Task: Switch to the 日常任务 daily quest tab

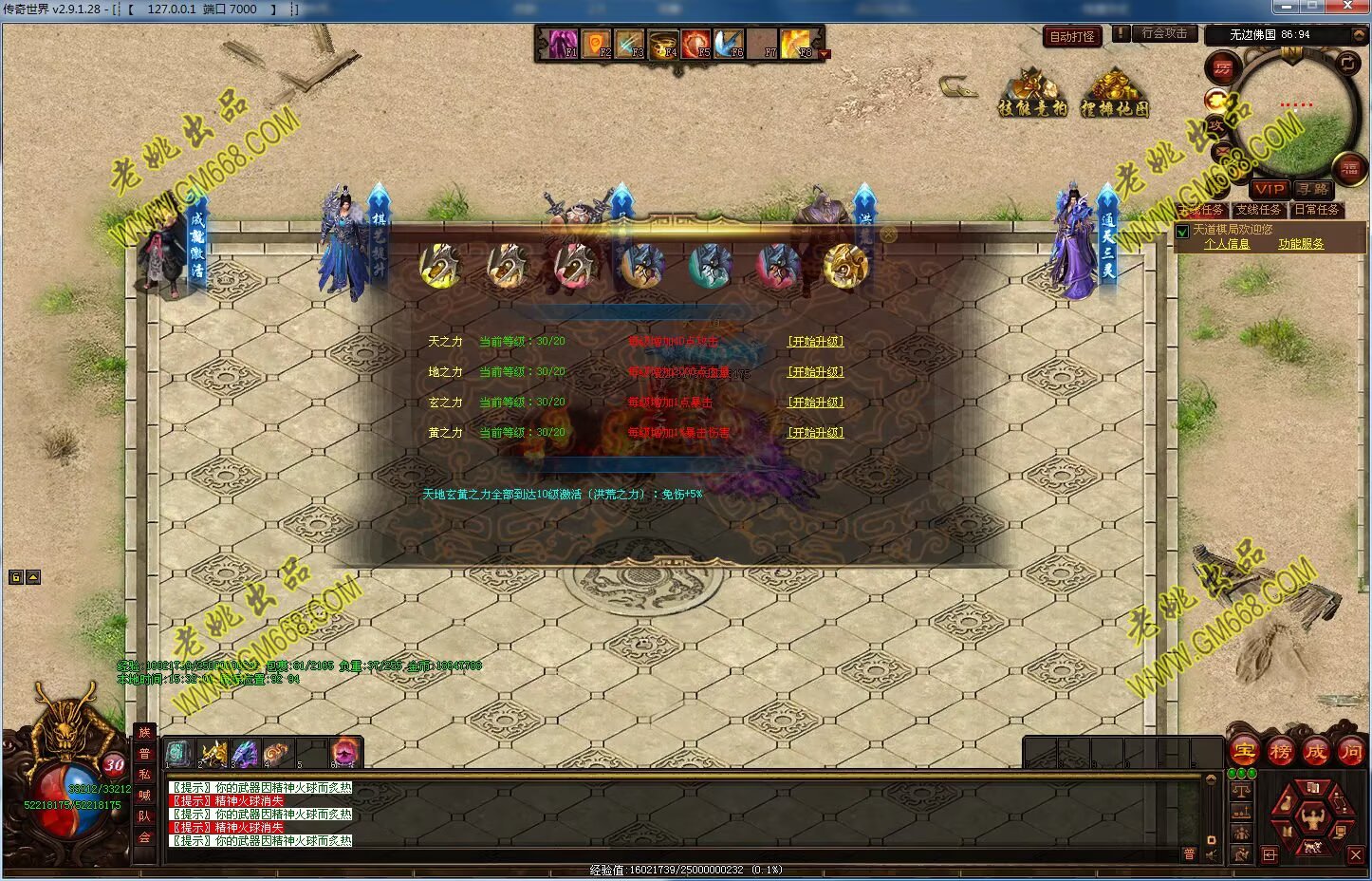Action: [x=1316, y=210]
